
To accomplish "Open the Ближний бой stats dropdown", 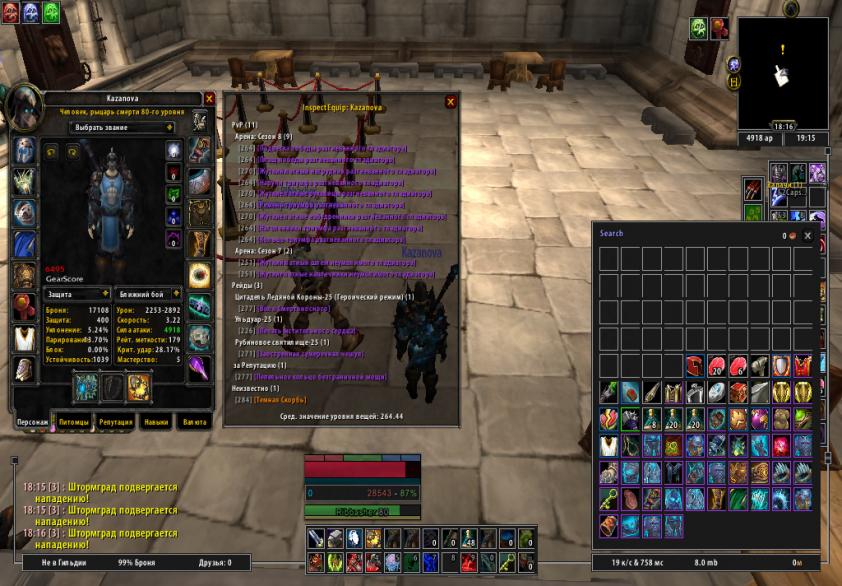I will pyautogui.click(x=147, y=294).
